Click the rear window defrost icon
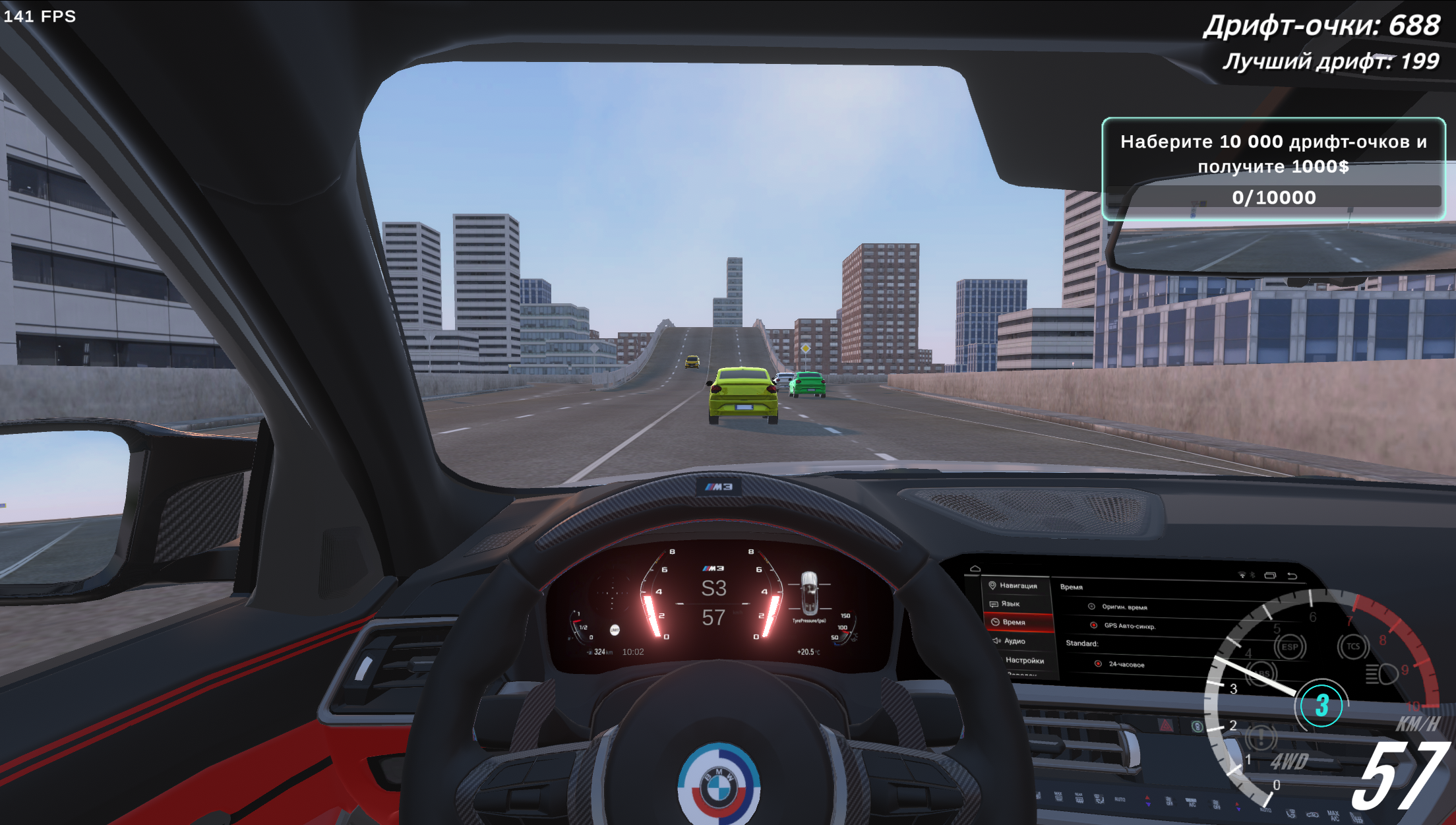Screen dimensions: 1456x825 point(1079,799)
